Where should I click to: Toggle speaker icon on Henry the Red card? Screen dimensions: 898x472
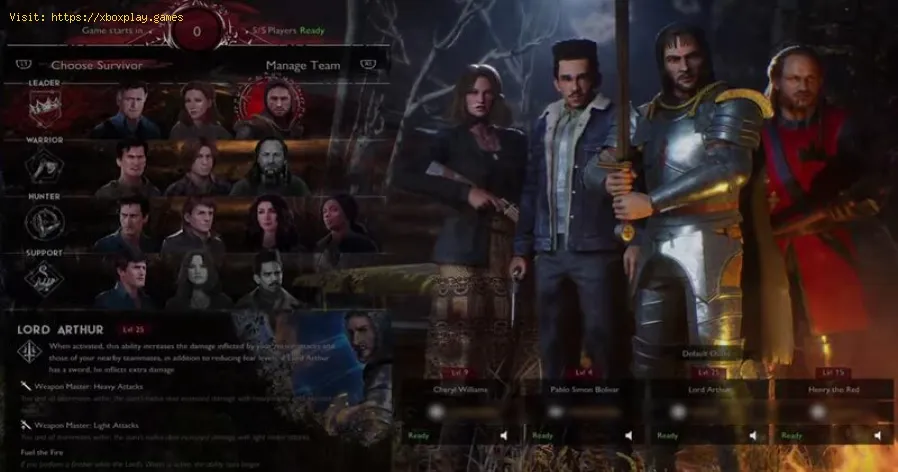pos(876,435)
